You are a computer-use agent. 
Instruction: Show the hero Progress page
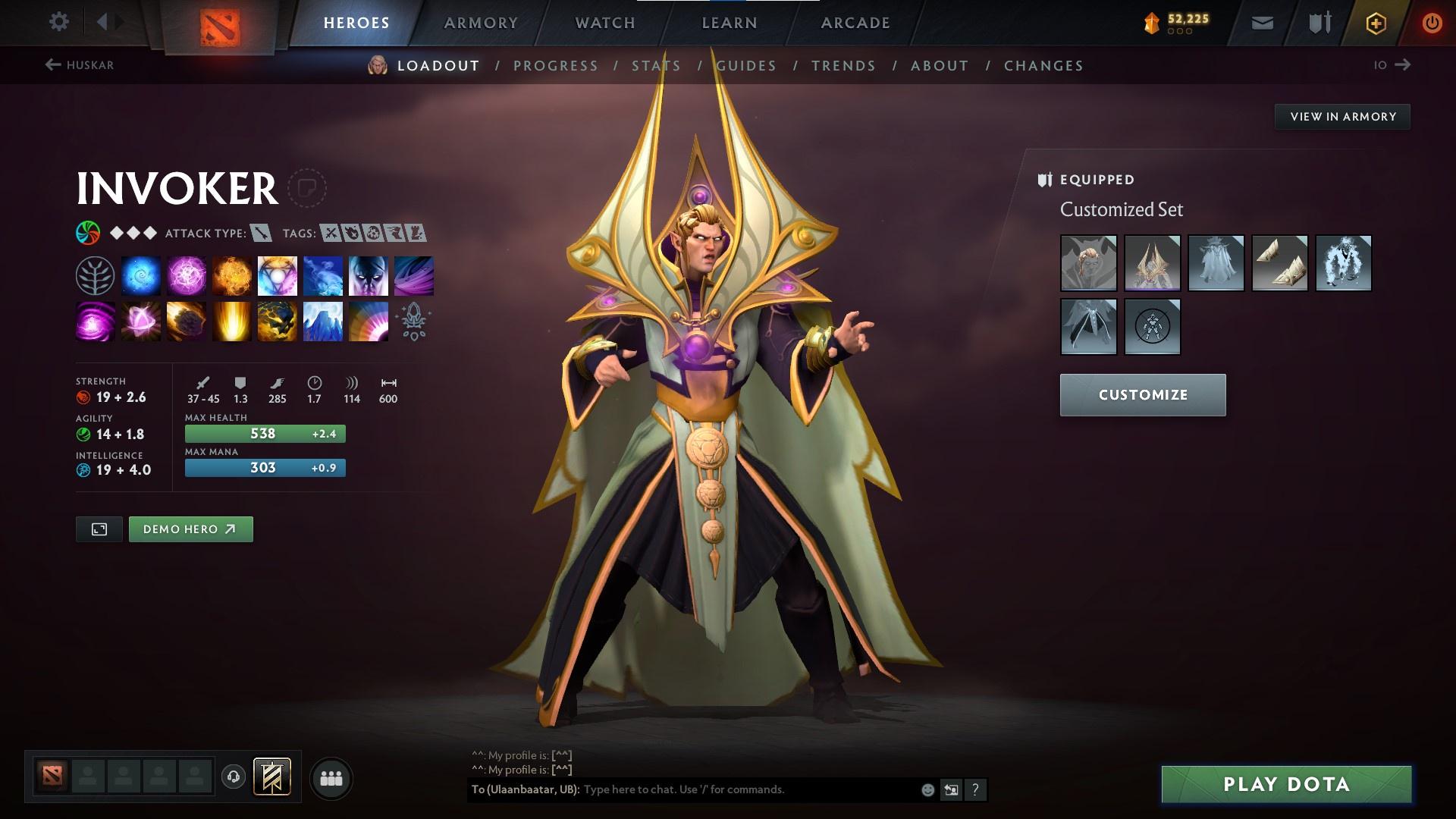(x=556, y=66)
